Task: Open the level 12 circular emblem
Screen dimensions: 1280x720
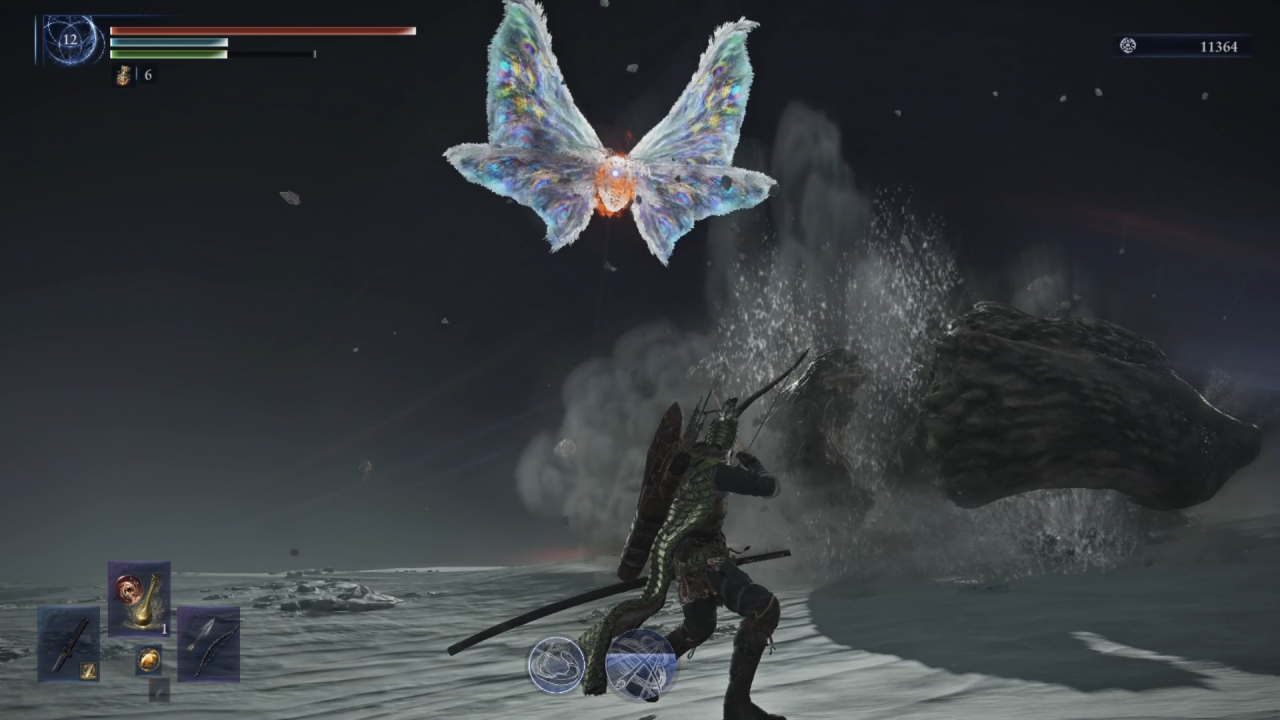Action: coord(70,41)
